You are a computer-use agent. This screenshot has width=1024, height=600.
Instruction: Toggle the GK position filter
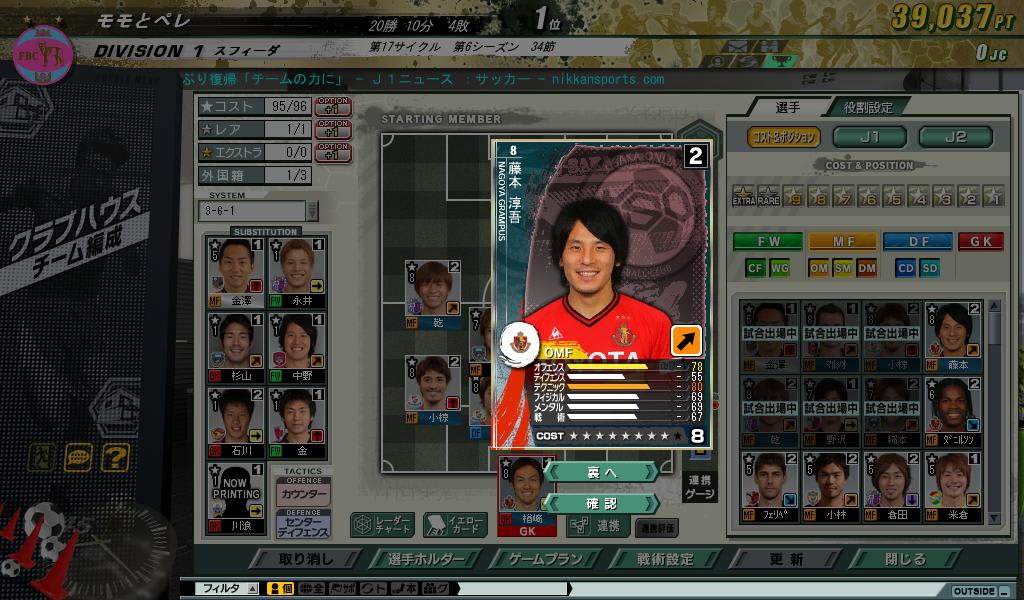980,241
